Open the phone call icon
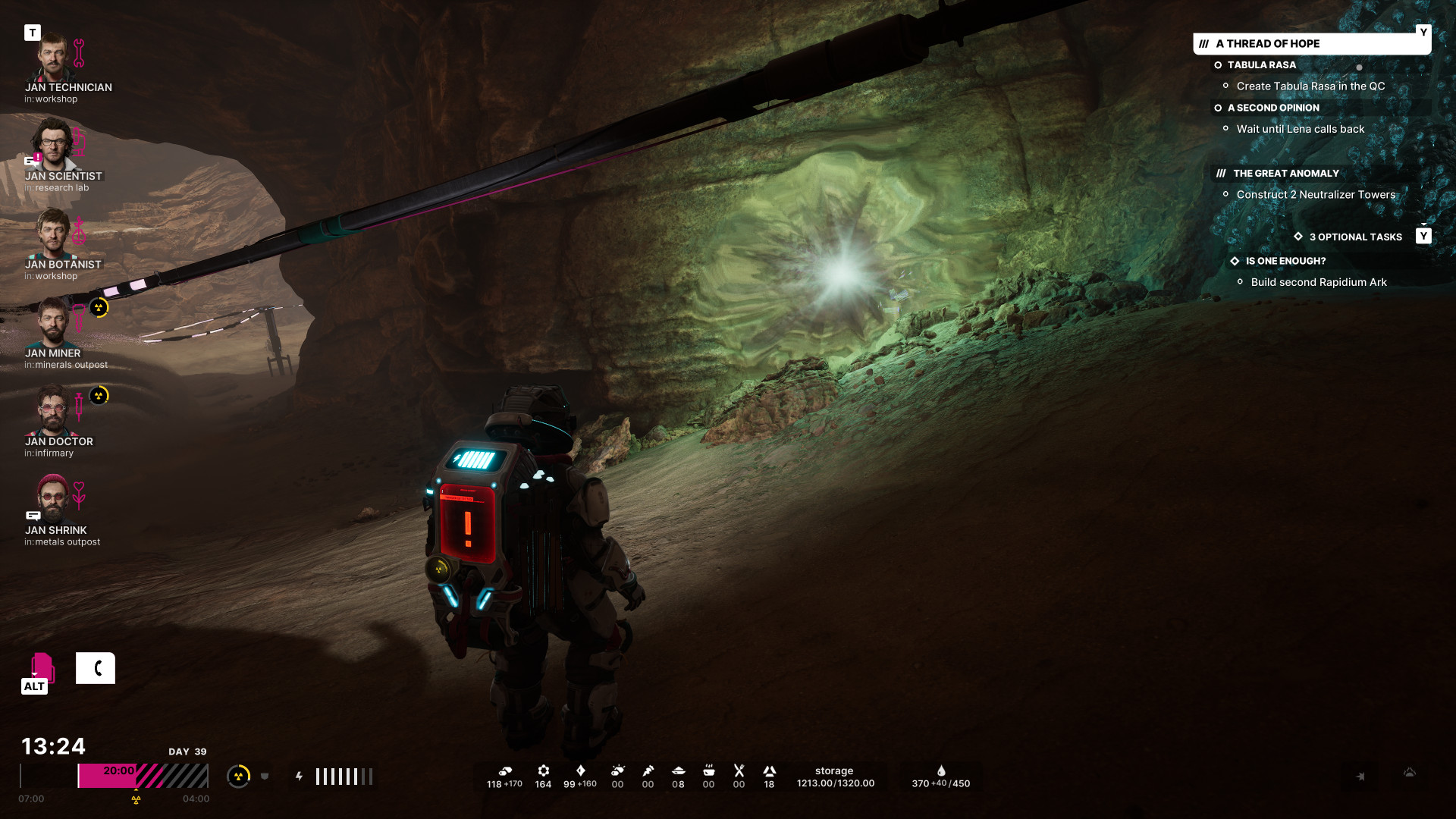 click(96, 668)
